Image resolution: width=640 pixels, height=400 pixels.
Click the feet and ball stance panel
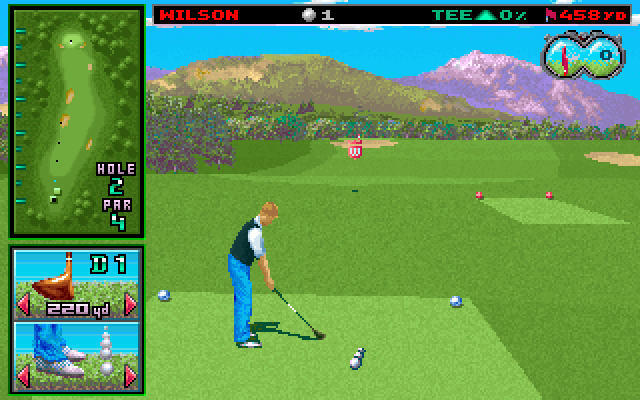coord(76,353)
